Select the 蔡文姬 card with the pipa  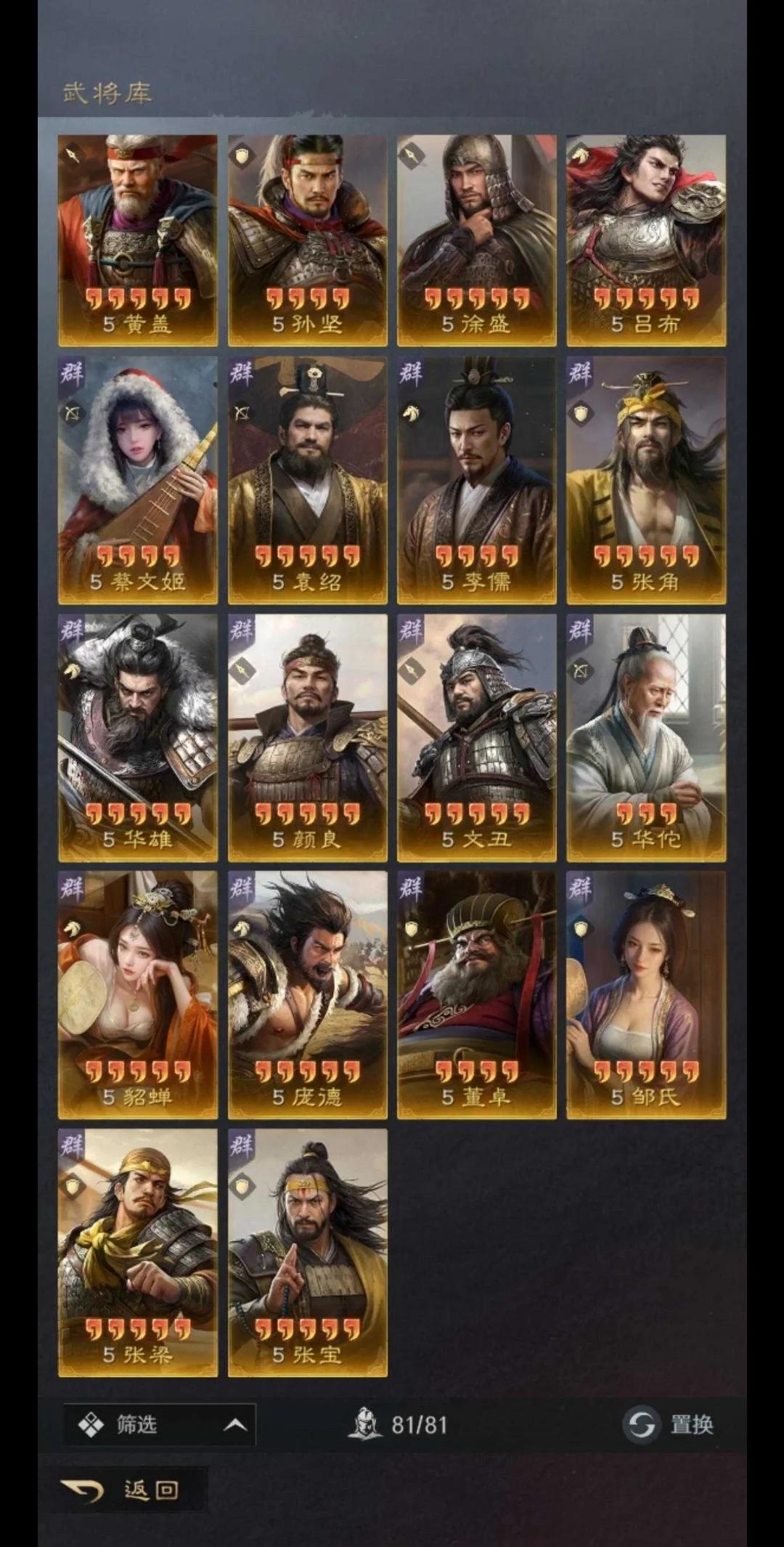coord(138,480)
